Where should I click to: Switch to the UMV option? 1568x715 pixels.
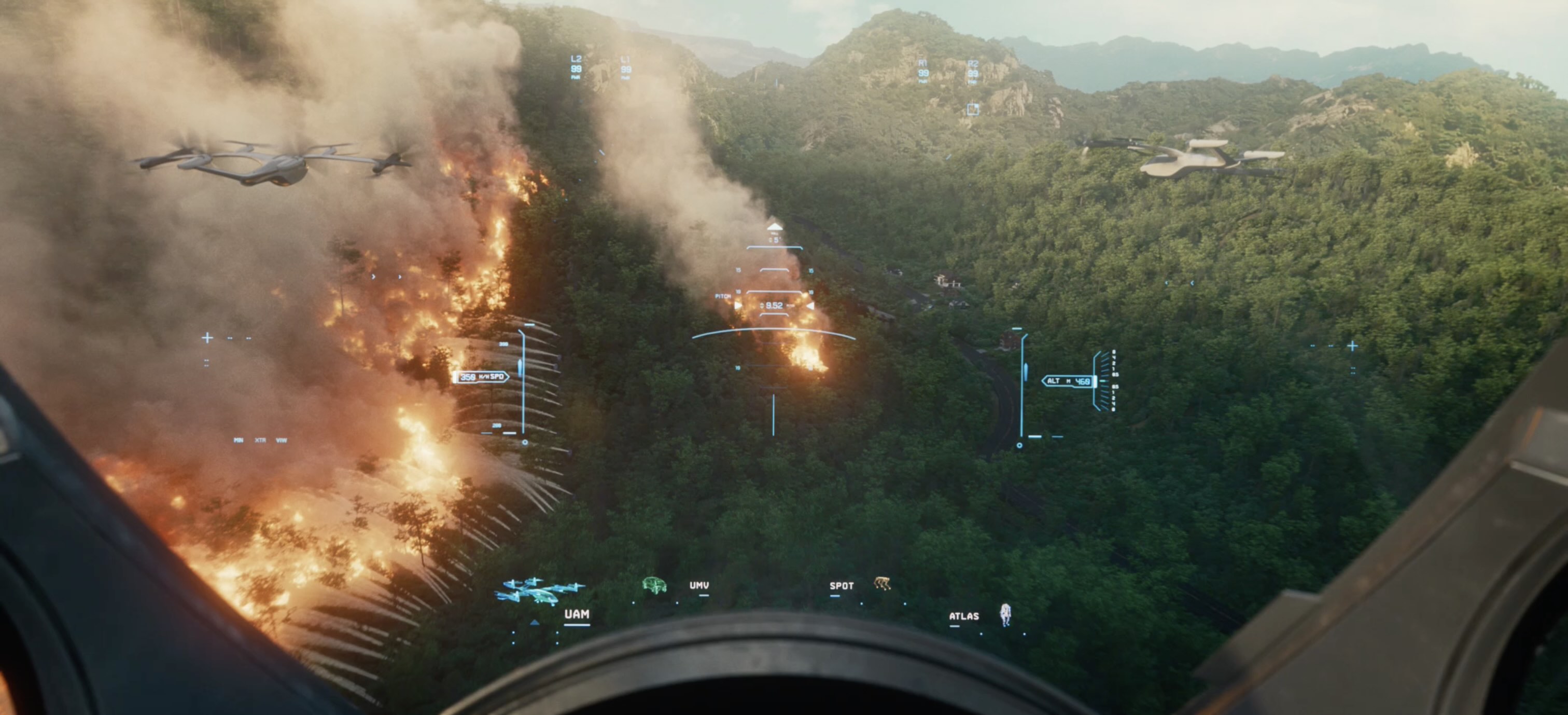coord(699,585)
